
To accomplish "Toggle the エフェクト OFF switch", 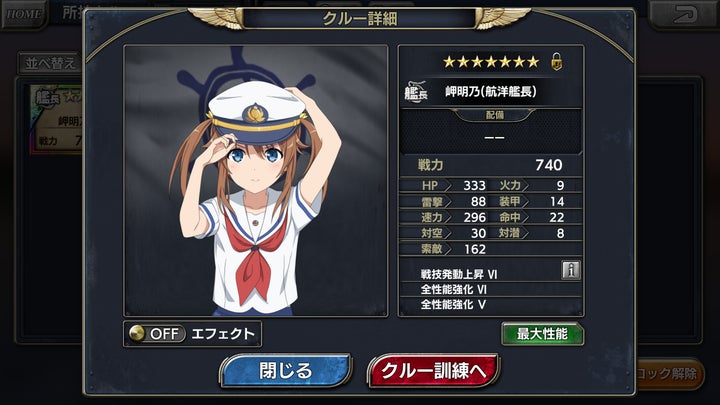I will tap(159, 334).
